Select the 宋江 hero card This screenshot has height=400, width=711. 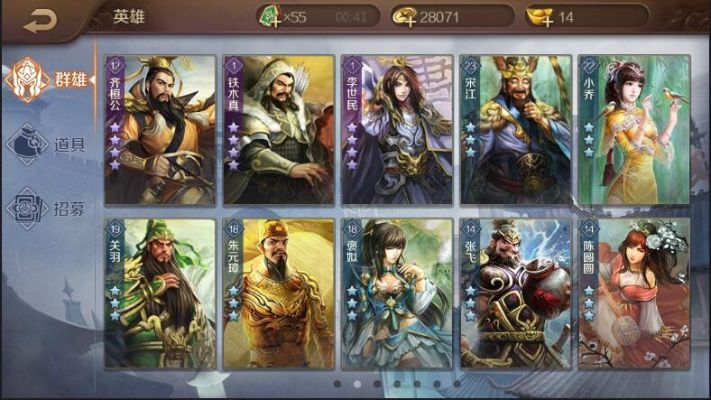(x=515, y=130)
